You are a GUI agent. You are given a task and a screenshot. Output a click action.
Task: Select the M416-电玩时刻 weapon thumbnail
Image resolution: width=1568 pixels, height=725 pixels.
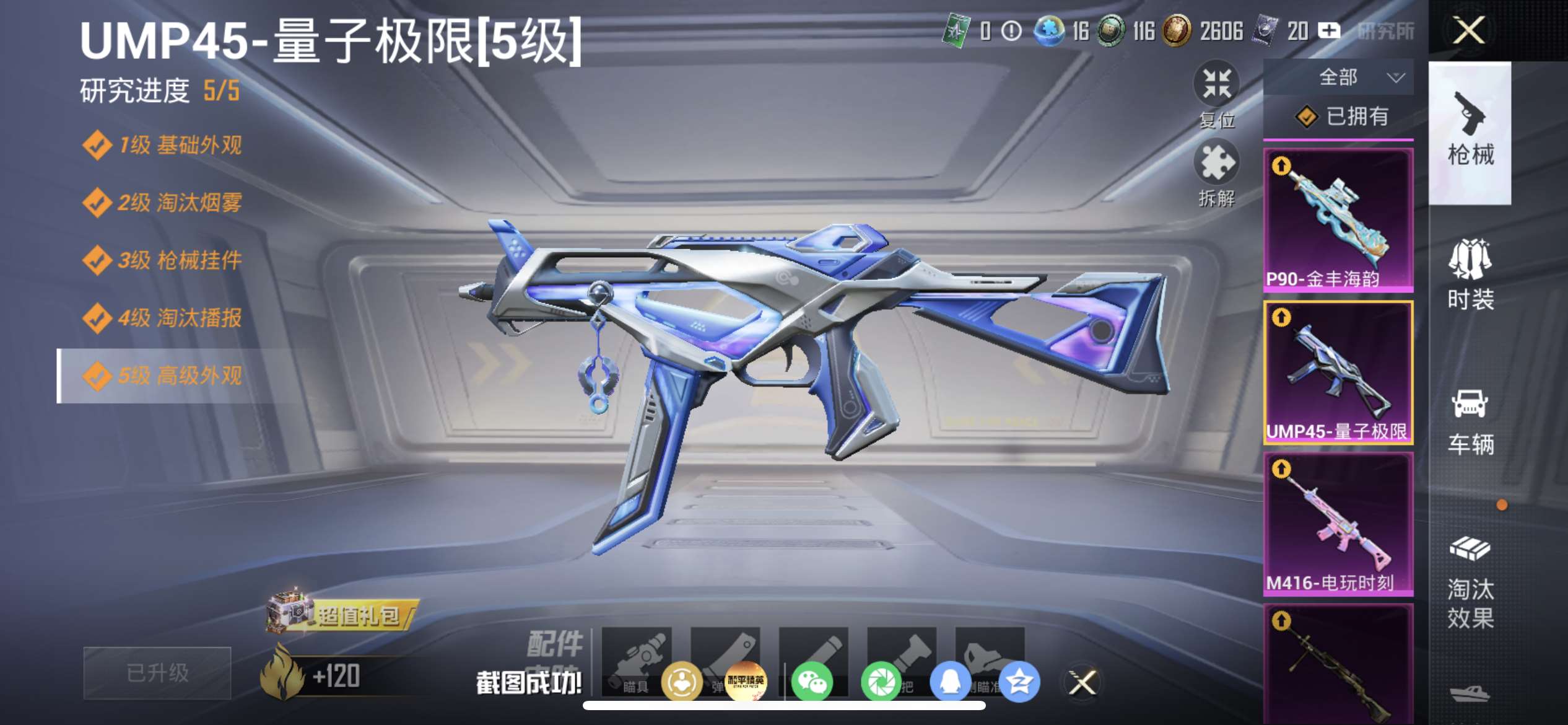click(1339, 524)
